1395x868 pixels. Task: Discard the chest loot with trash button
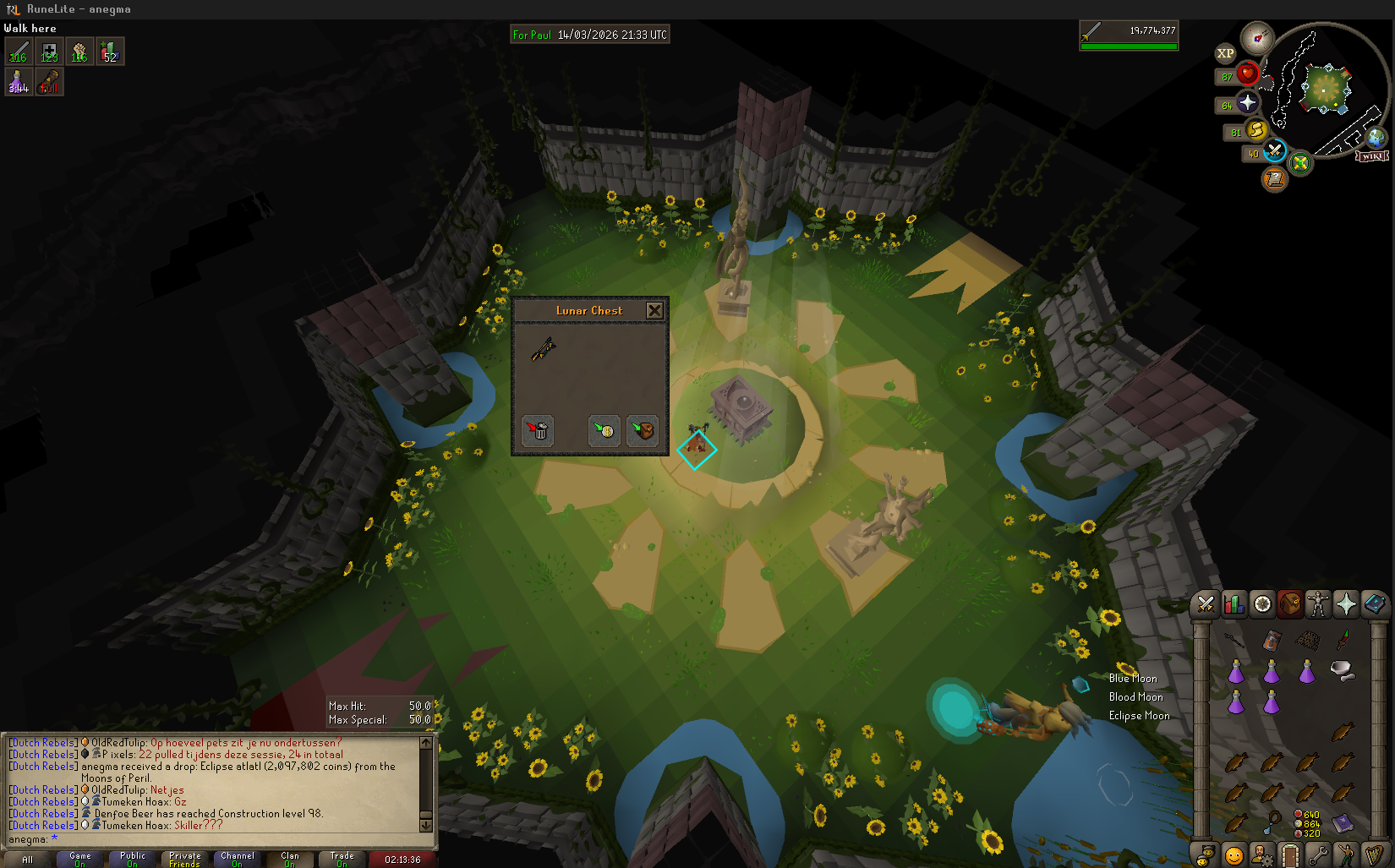coord(538,431)
